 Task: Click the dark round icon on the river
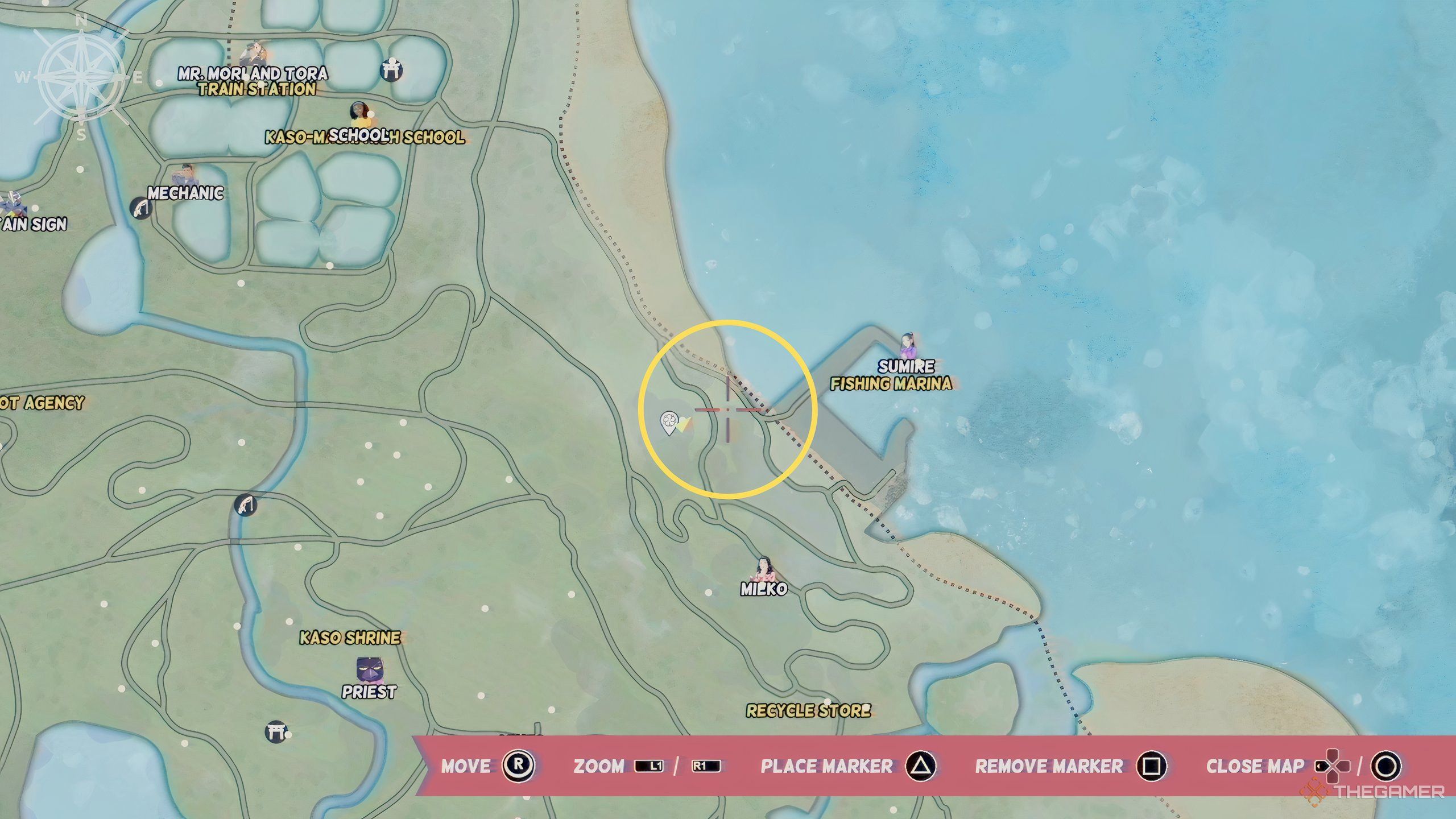click(x=246, y=504)
